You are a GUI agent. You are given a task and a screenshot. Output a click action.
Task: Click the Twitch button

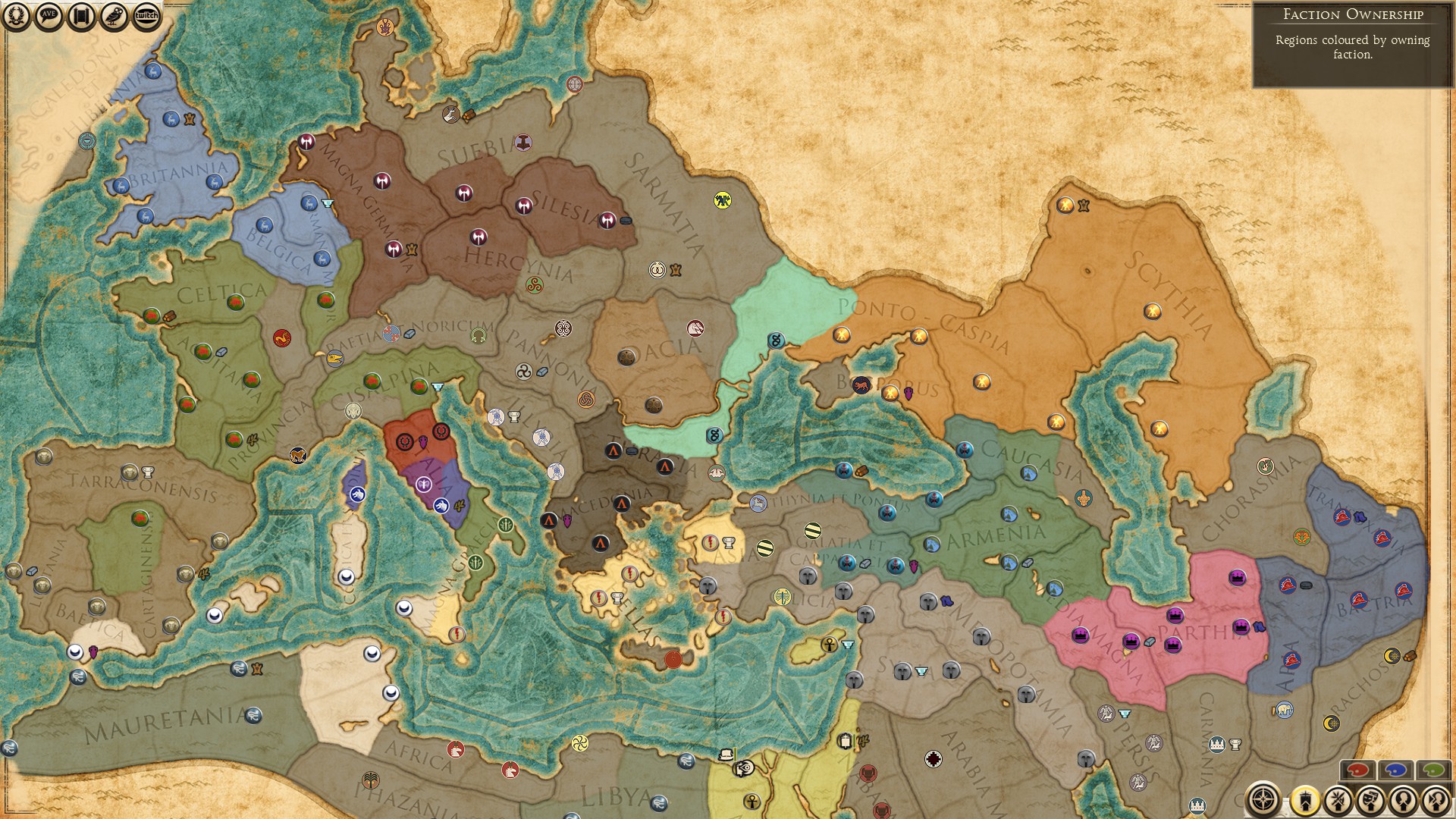point(146,17)
